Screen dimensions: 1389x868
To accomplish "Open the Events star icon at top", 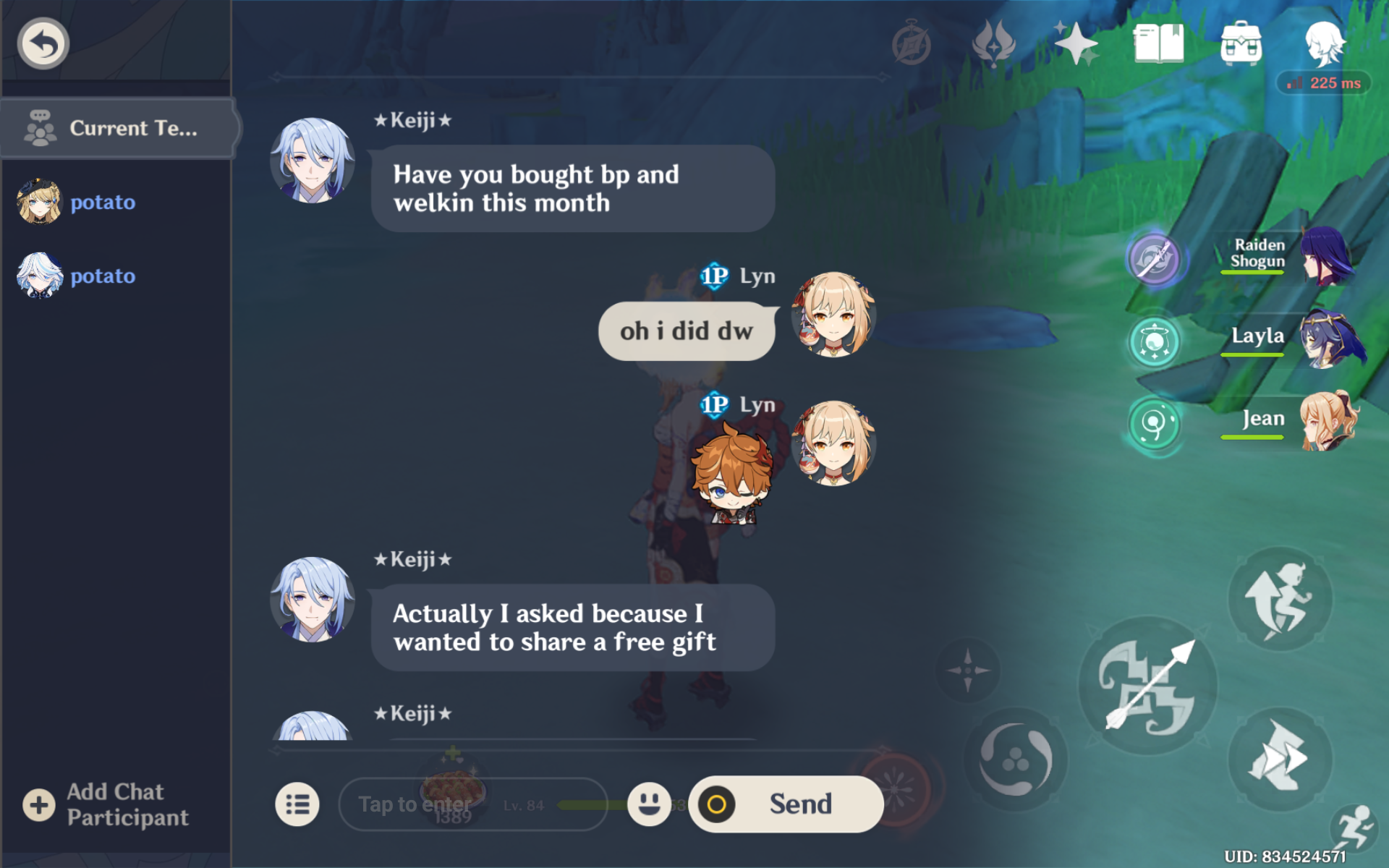I will [1075, 43].
